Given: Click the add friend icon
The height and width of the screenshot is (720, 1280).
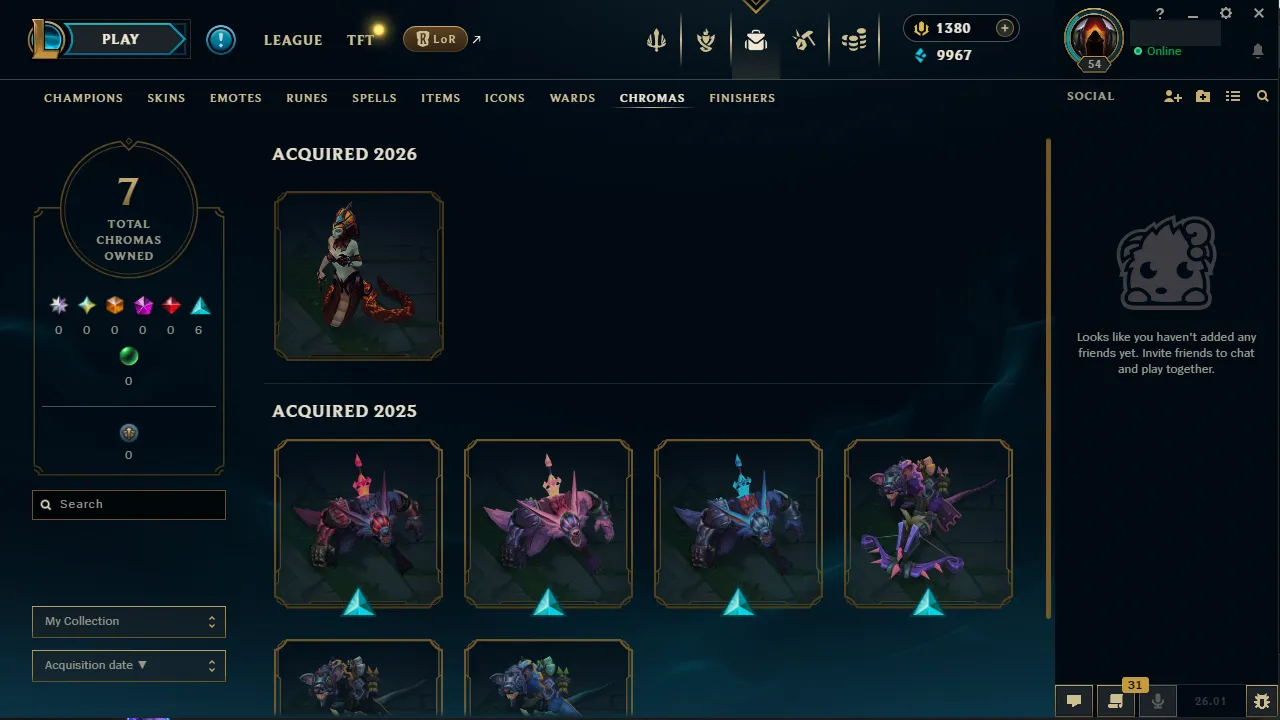Looking at the screenshot, I should coord(1172,95).
